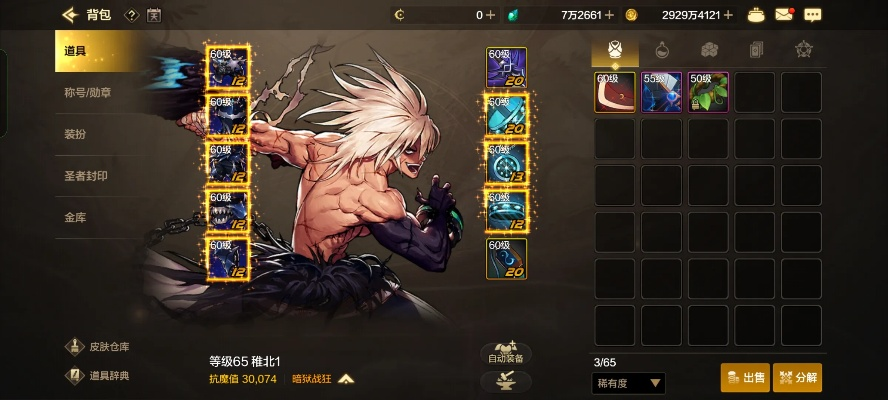Viewport: 888px width, 400px height.
Task: Click the anvil forge button
Action: tap(506, 381)
